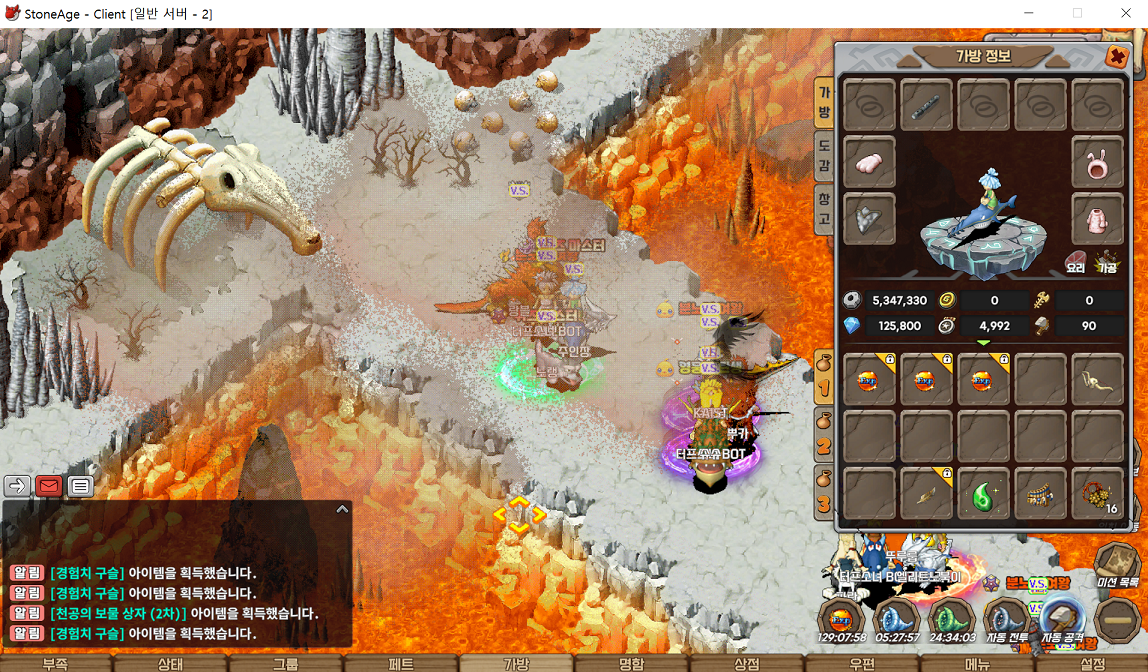
Task: Open the 미션 목록 mission list
Action: (1116, 566)
